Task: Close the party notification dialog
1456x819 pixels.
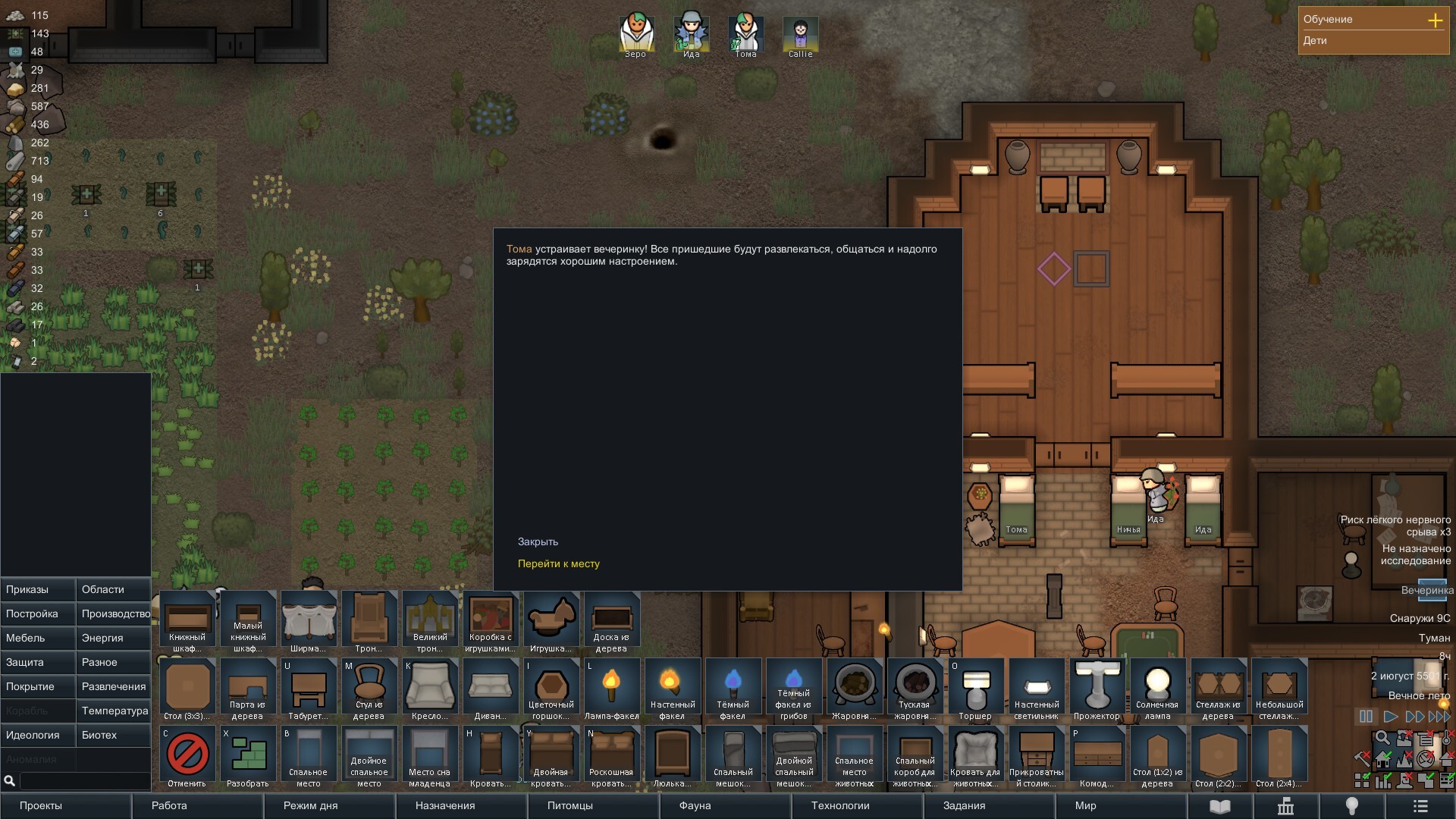Action: (538, 541)
